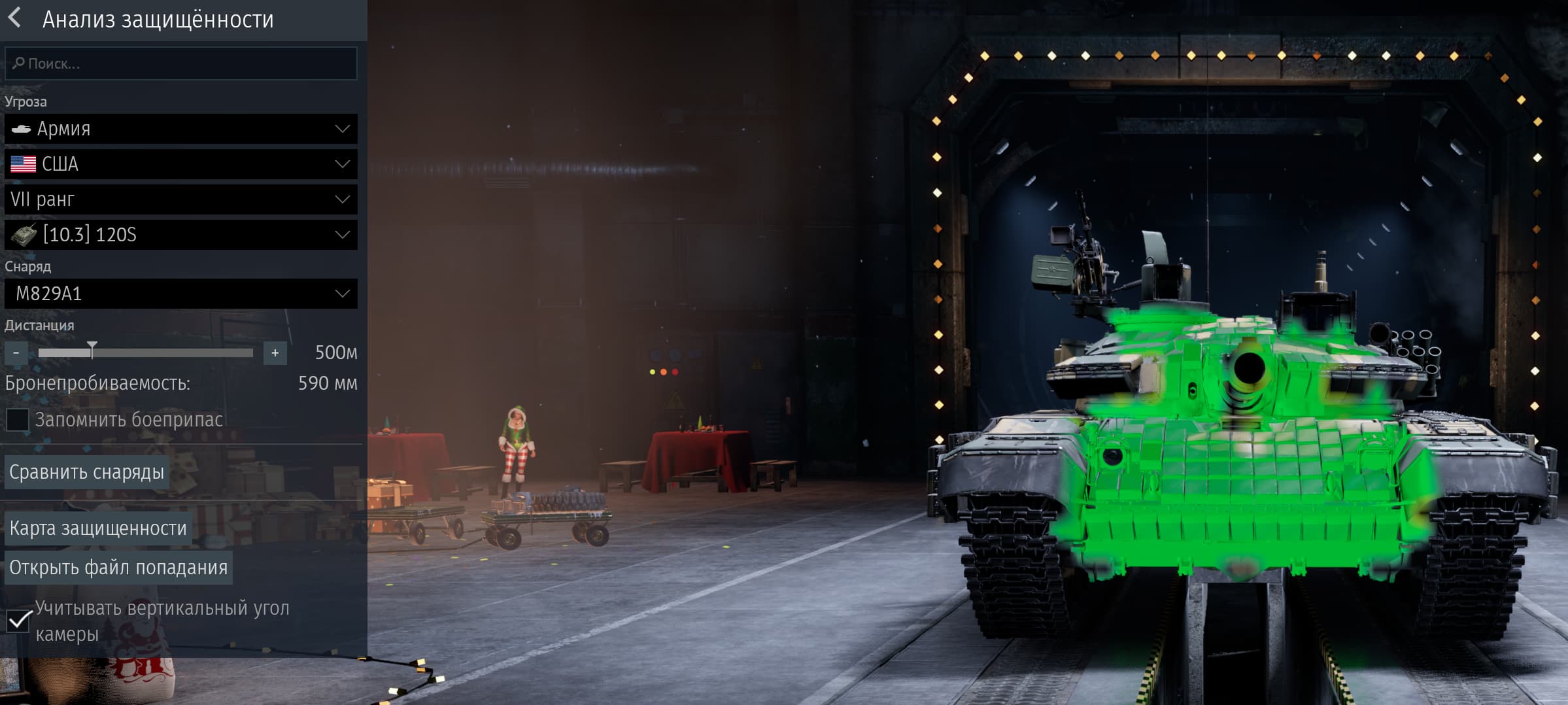The width and height of the screenshot is (1568, 705).
Task: Click the Поиск search field
Action: click(181, 63)
